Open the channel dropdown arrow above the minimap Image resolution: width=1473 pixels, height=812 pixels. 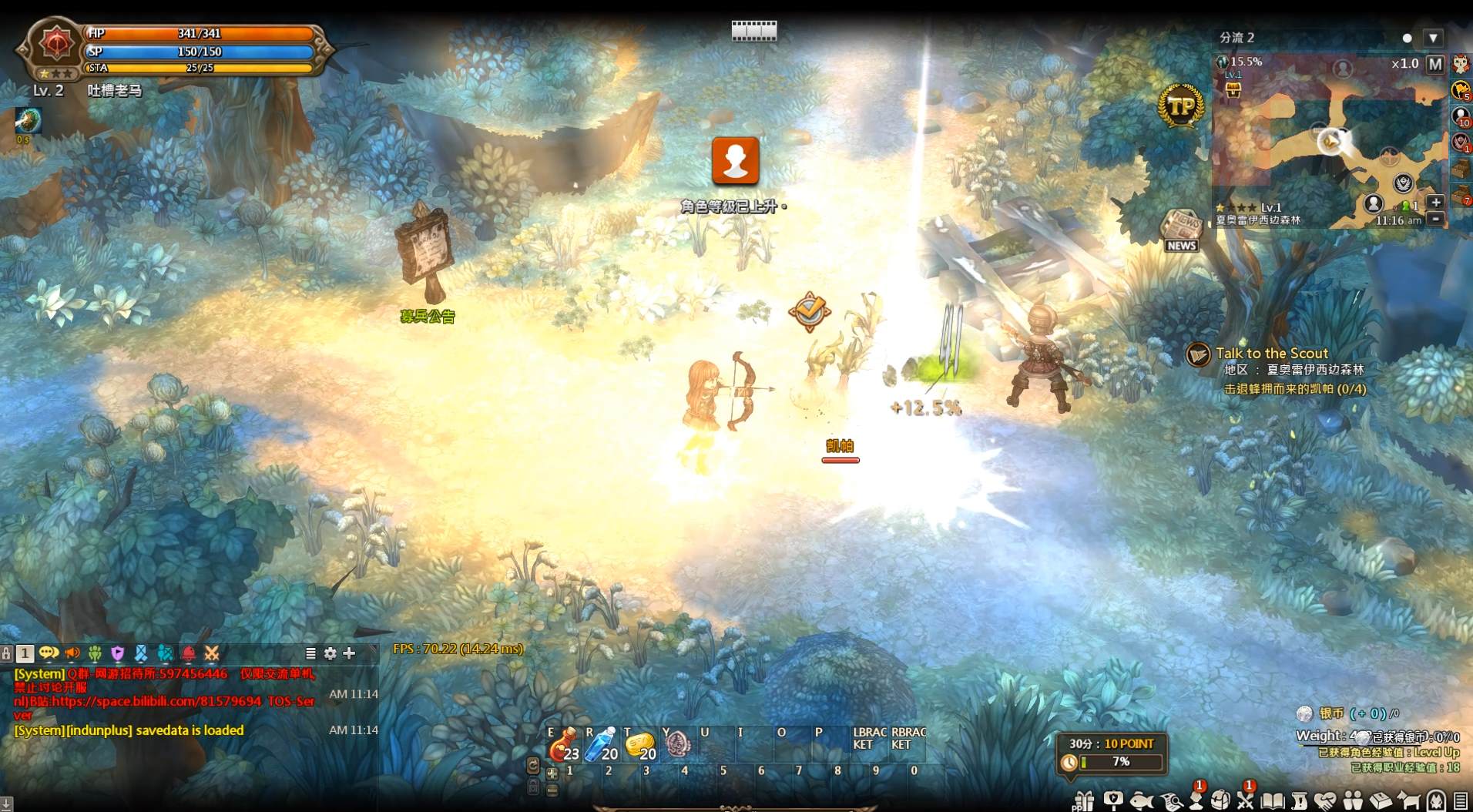[x=1432, y=38]
